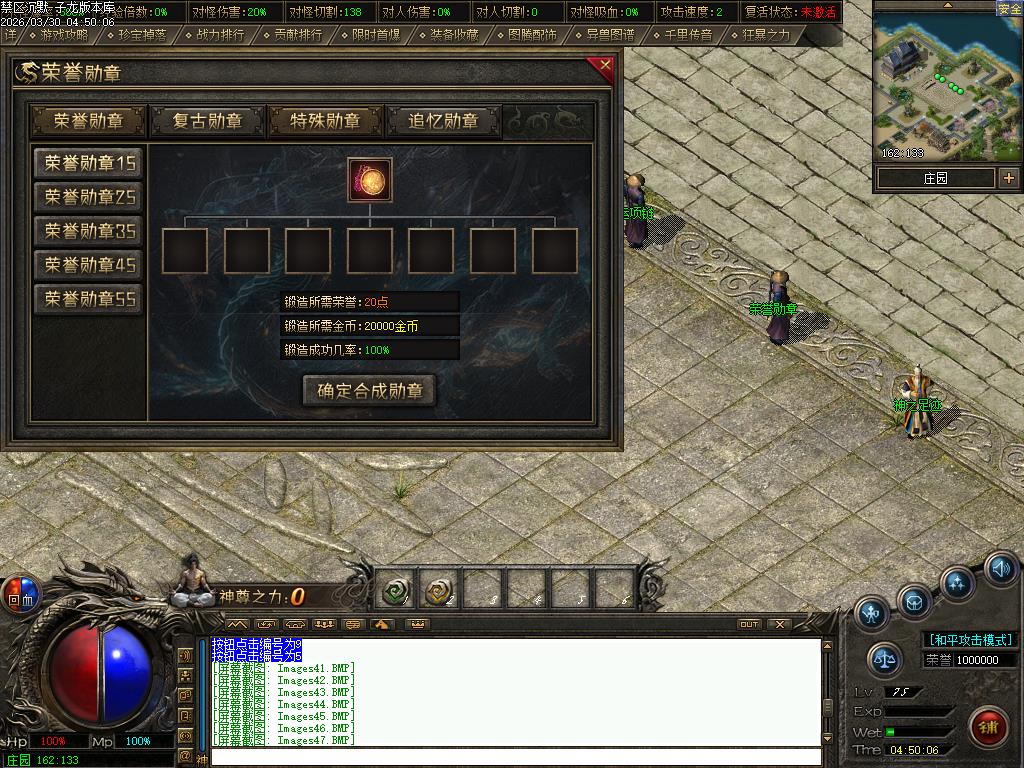This screenshot has height=768, width=1024.
Task: Select the 荣誉勋章25 entry
Action: (x=89, y=197)
